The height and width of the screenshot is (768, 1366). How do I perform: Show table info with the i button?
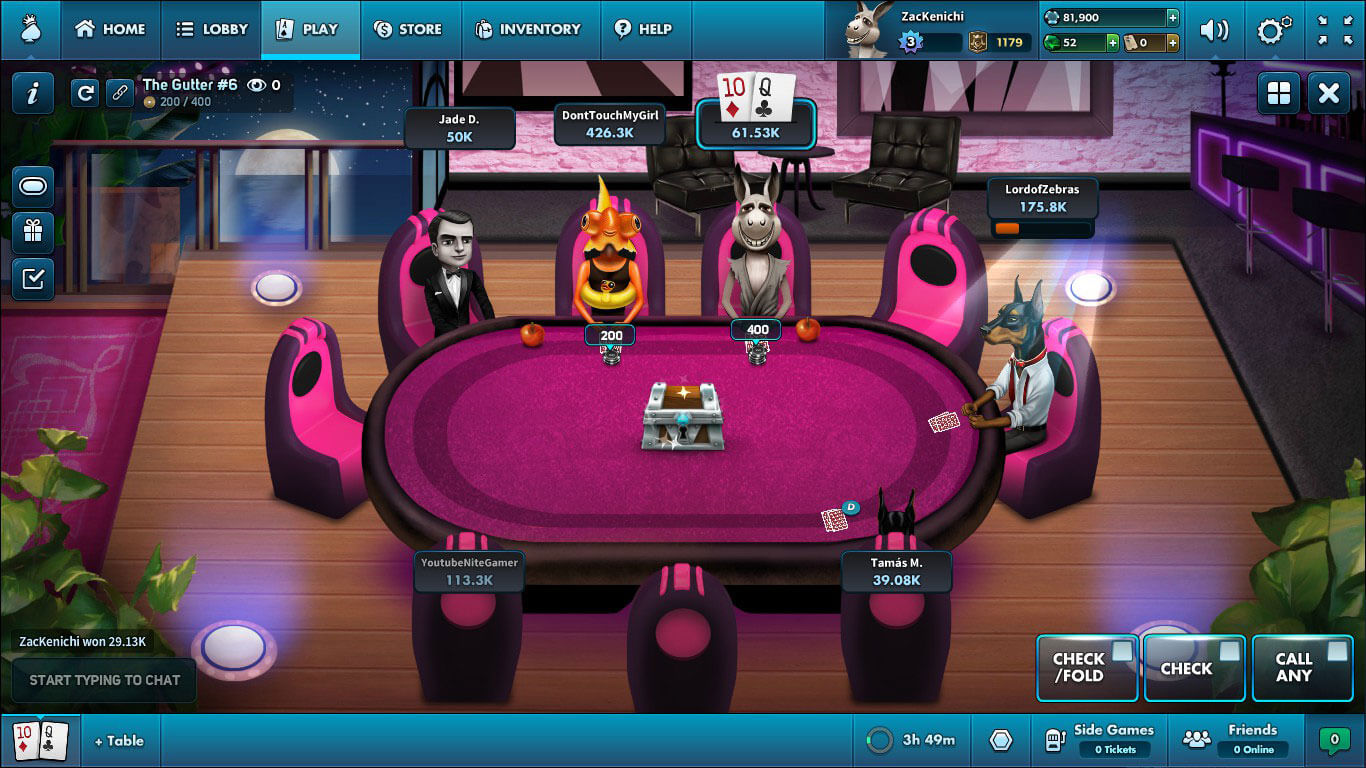tap(33, 93)
